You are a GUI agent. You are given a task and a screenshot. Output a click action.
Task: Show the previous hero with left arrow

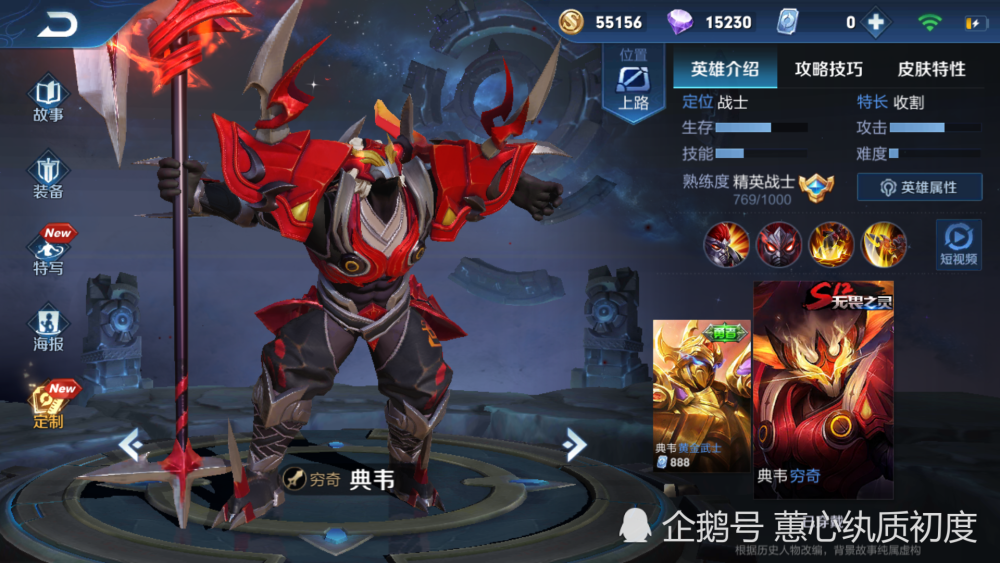click(x=131, y=444)
